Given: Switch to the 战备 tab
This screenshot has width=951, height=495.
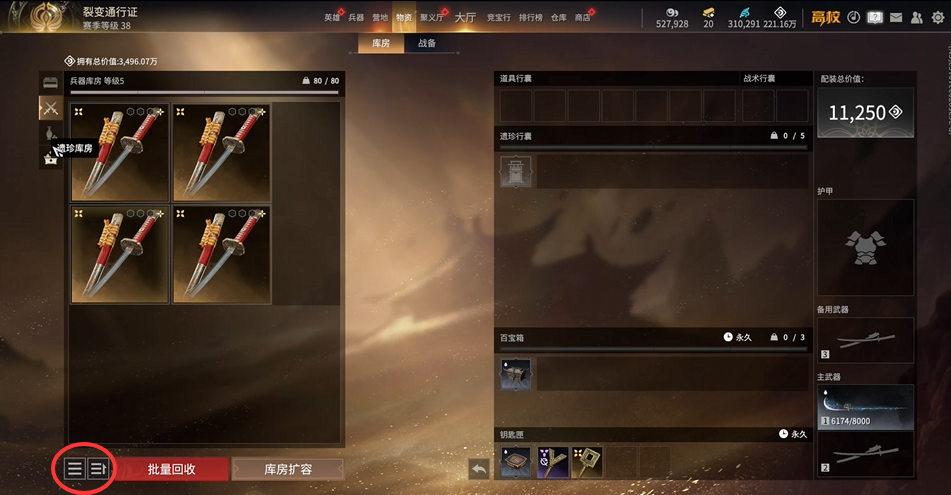Looking at the screenshot, I should click(426, 43).
